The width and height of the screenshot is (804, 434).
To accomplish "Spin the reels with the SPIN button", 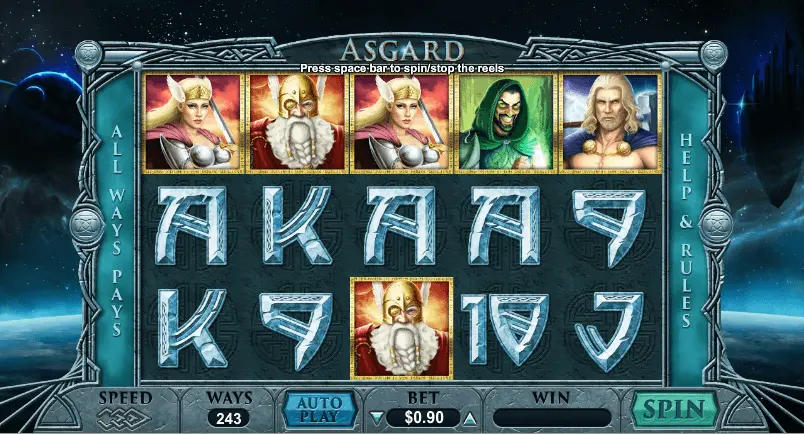I will (674, 409).
